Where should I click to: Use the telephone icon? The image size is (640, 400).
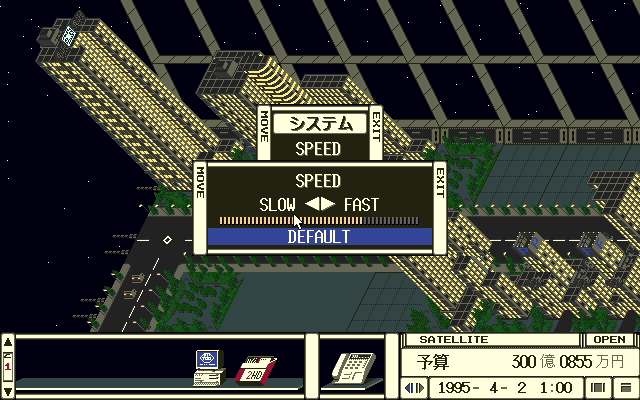pyautogui.click(x=353, y=367)
